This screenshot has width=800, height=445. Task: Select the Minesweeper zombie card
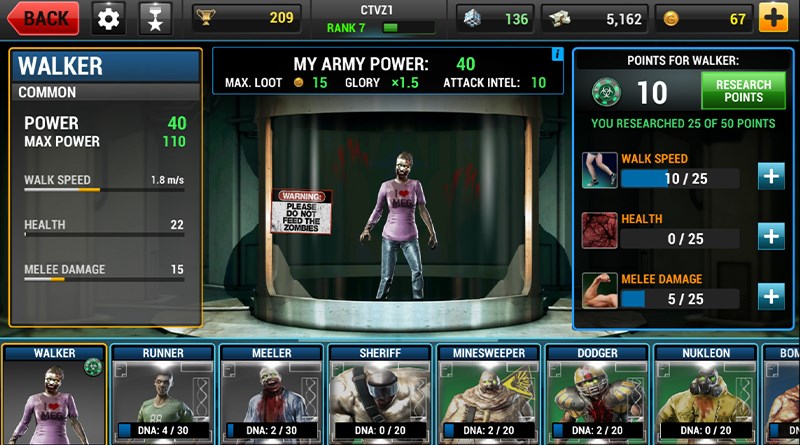[x=489, y=395]
